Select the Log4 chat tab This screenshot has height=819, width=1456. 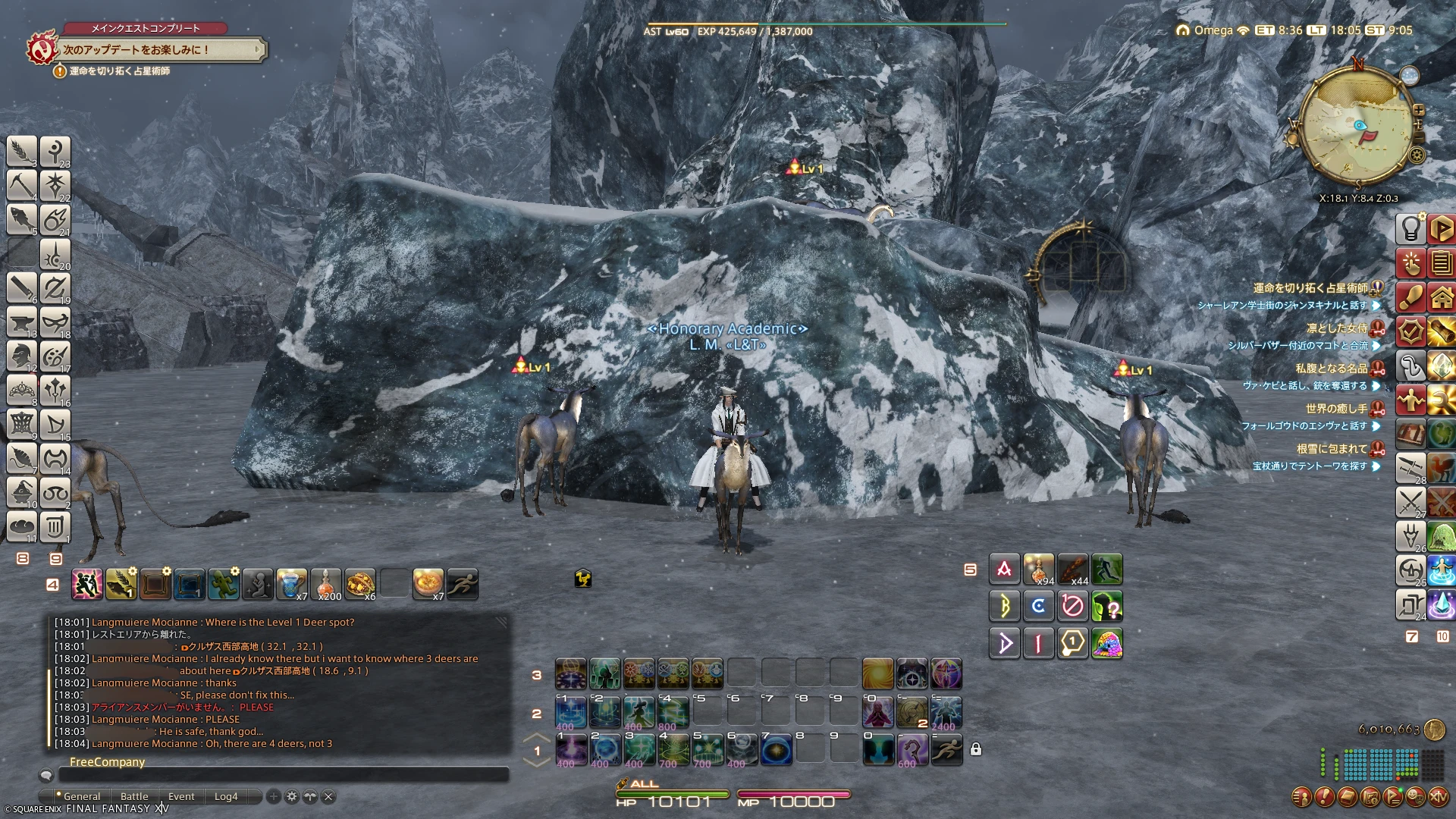coord(226,796)
